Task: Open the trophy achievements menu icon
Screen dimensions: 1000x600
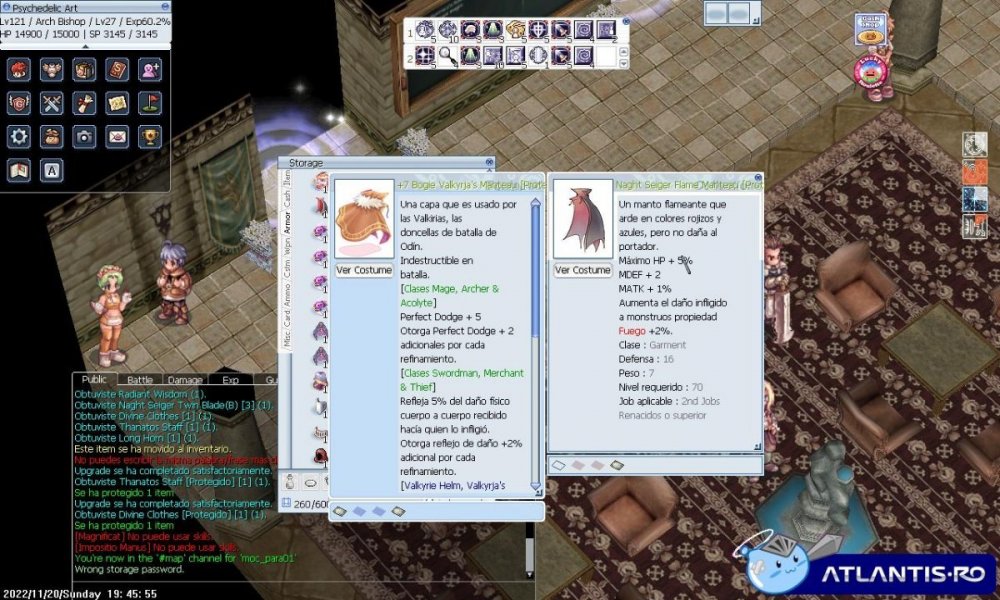Action: (150, 136)
